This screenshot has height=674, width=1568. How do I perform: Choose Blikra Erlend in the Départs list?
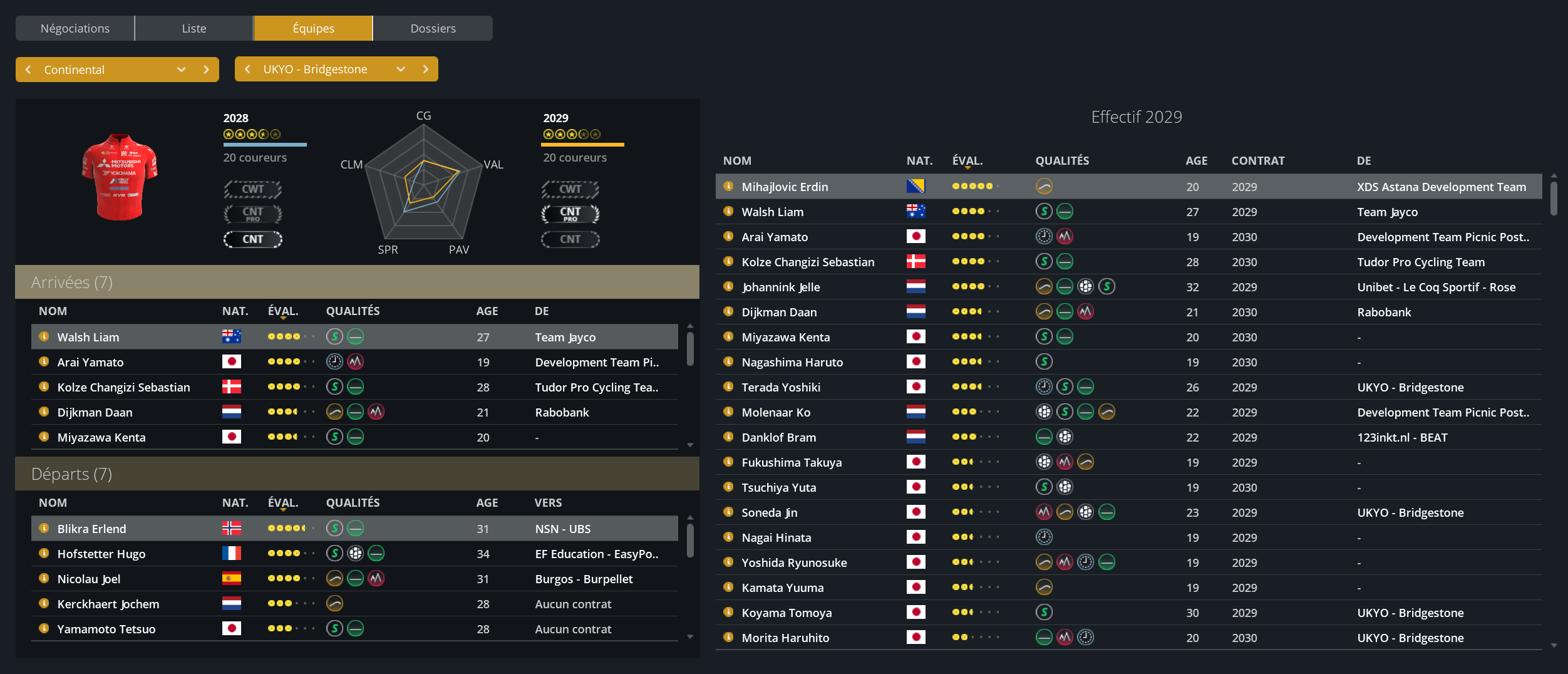[91, 529]
